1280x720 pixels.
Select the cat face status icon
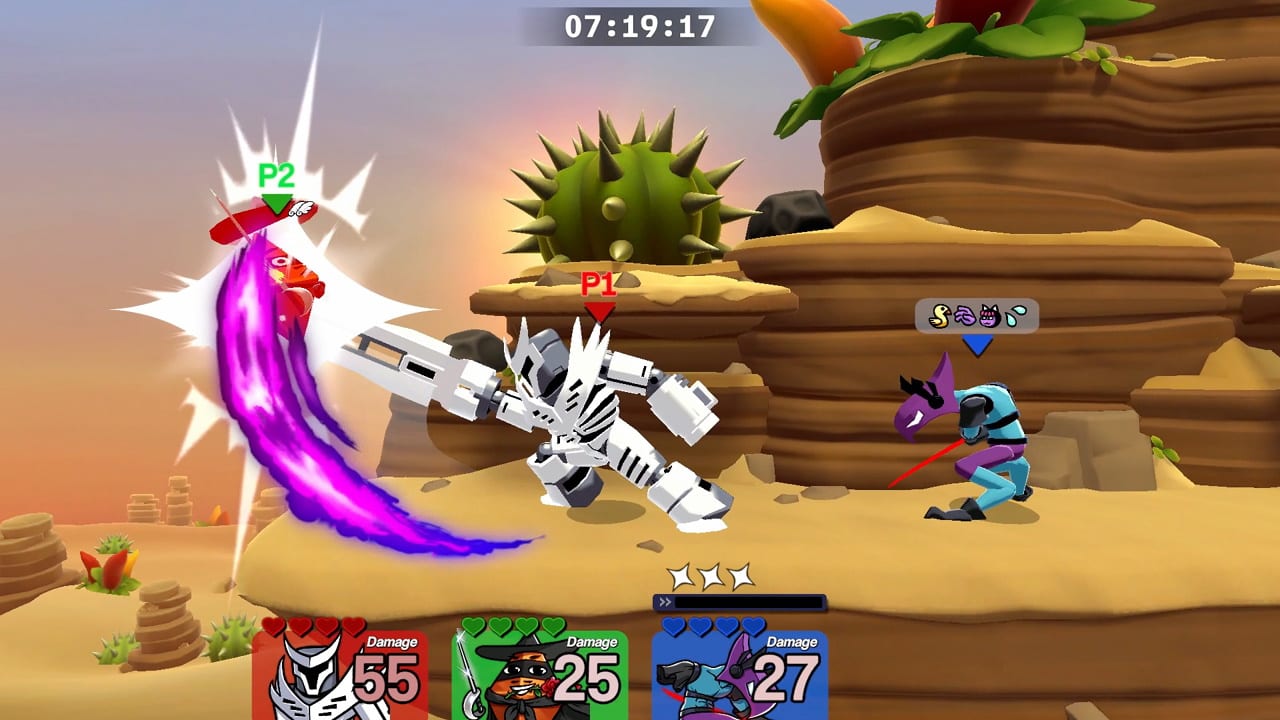coord(990,315)
